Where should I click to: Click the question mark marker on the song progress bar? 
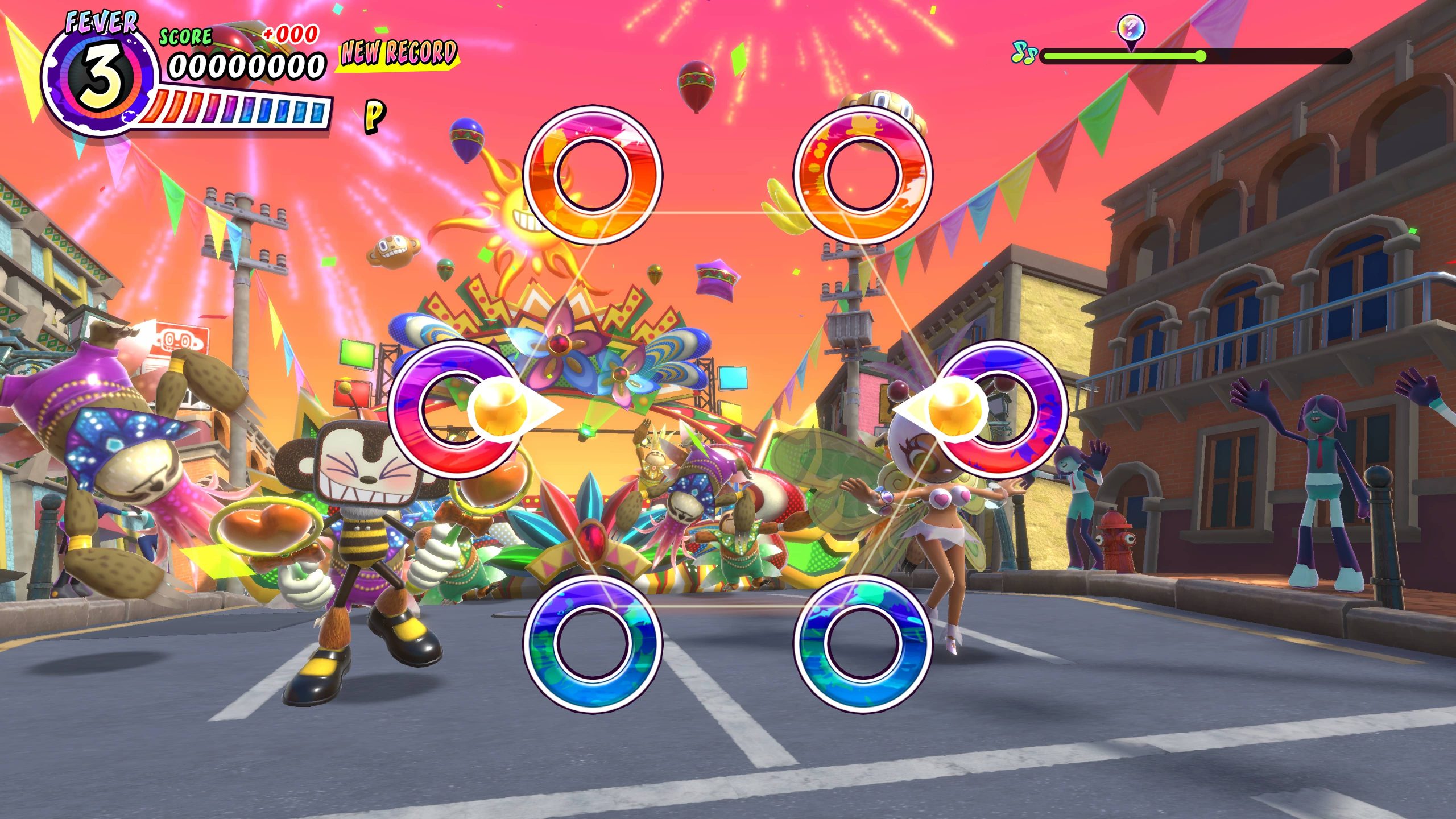[x=1131, y=27]
